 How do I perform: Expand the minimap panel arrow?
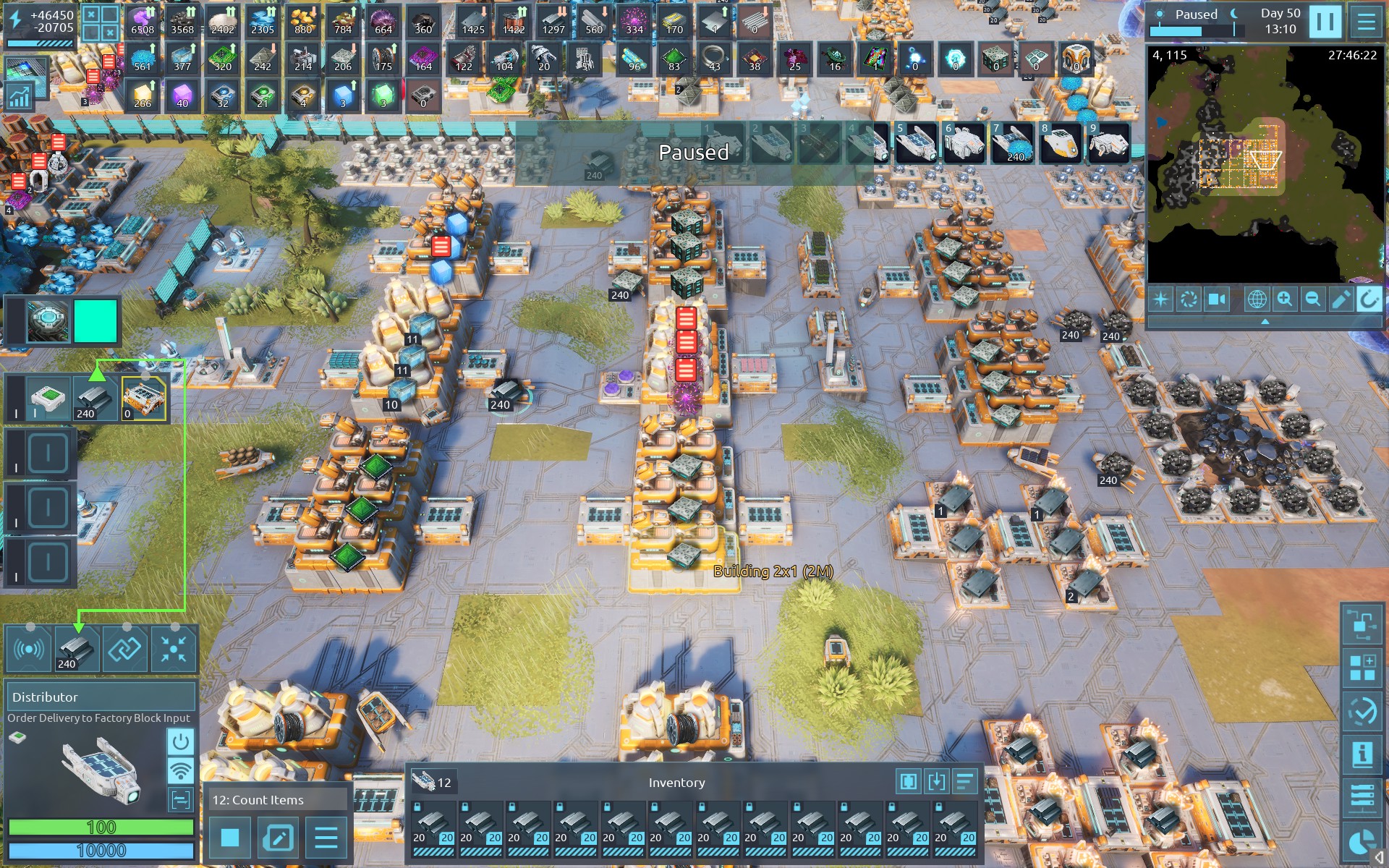click(x=1265, y=321)
